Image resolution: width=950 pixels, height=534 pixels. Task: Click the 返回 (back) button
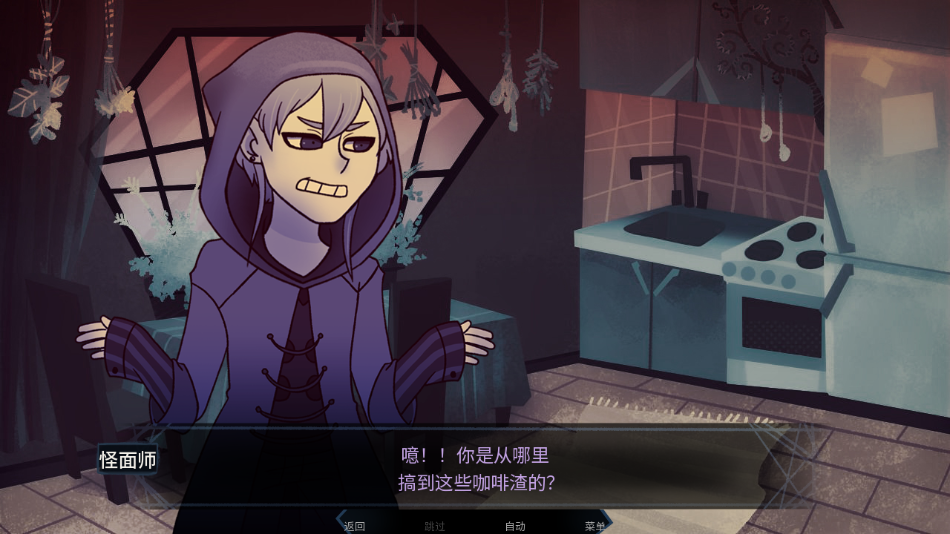tap(354, 526)
